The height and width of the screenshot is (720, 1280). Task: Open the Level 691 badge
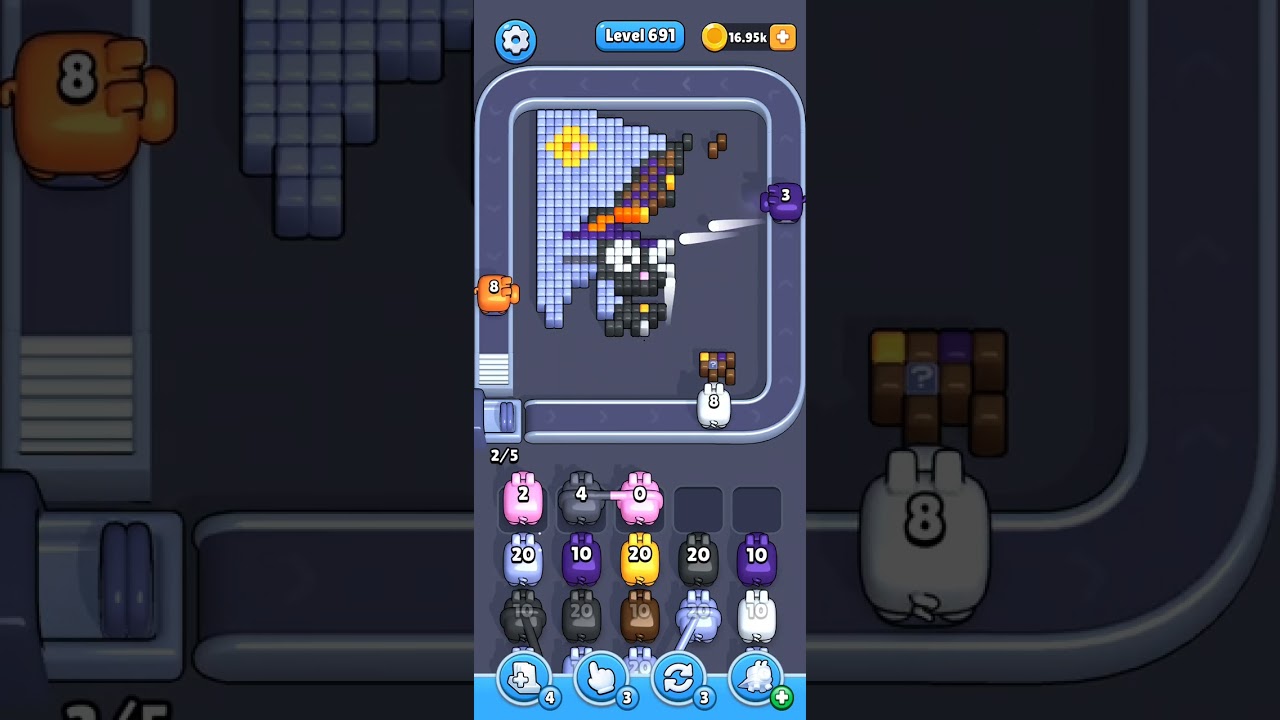click(640, 35)
